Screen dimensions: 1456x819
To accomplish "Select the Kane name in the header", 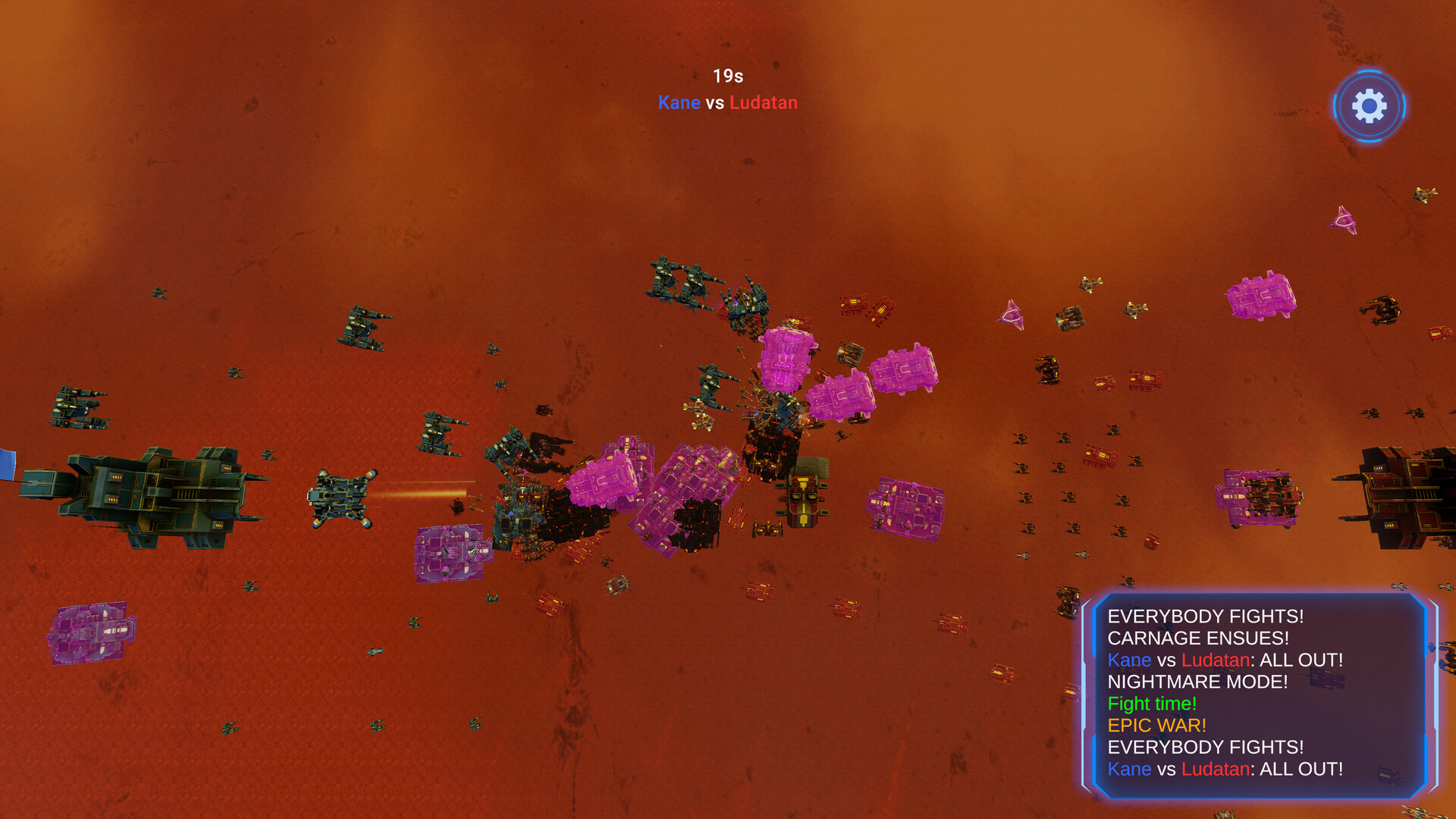I will pyautogui.click(x=679, y=102).
